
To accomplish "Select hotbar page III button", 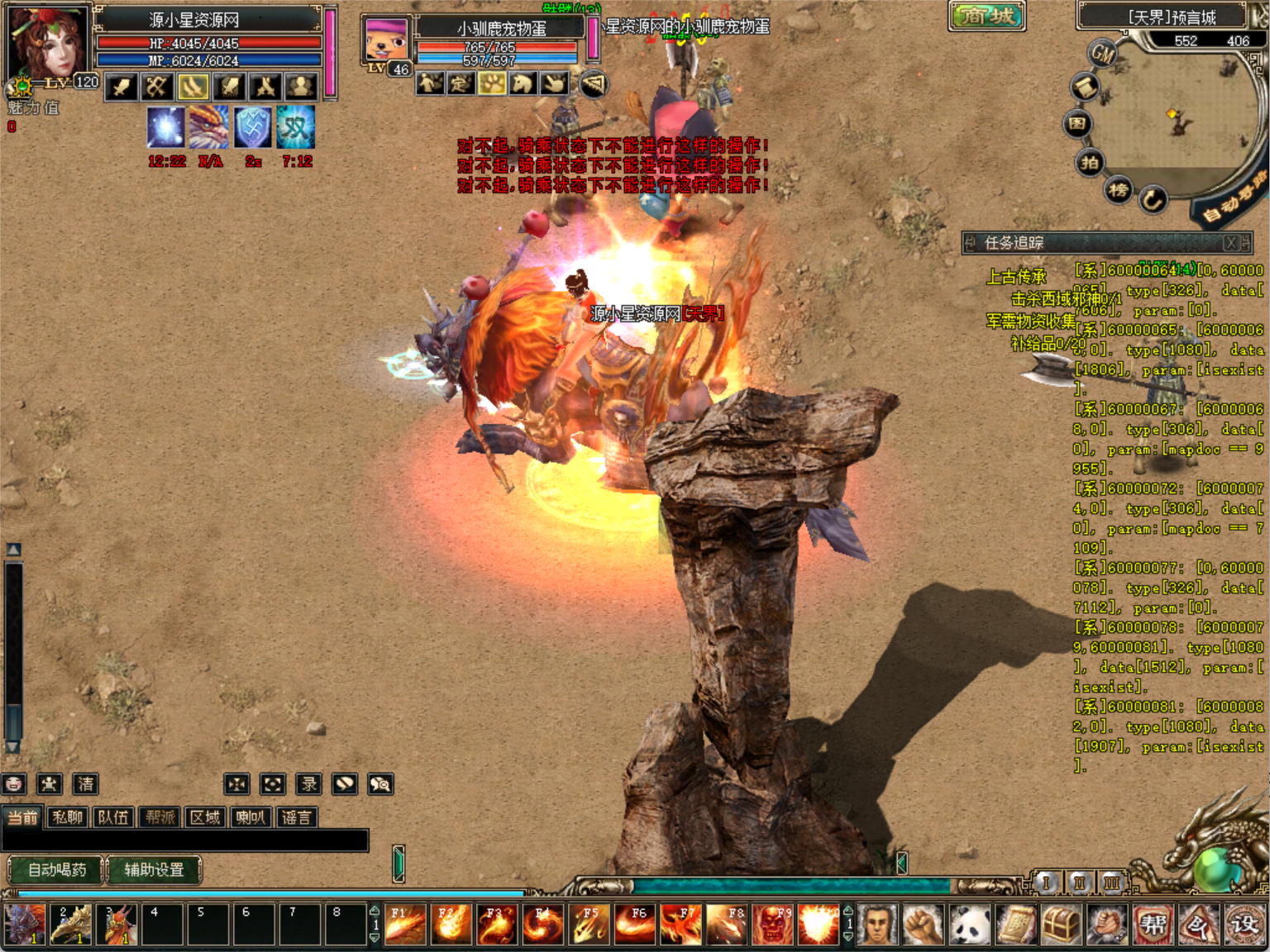I will pyautogui.click(x=1112, y=883).
